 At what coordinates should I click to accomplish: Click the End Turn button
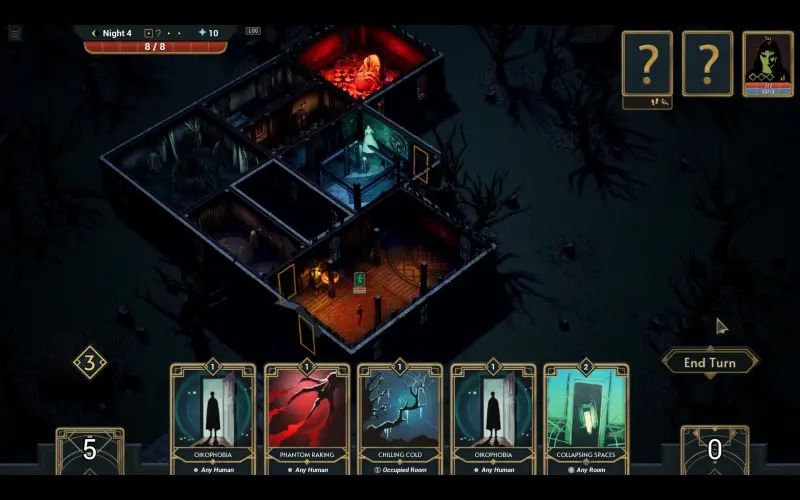click(709, 362)
